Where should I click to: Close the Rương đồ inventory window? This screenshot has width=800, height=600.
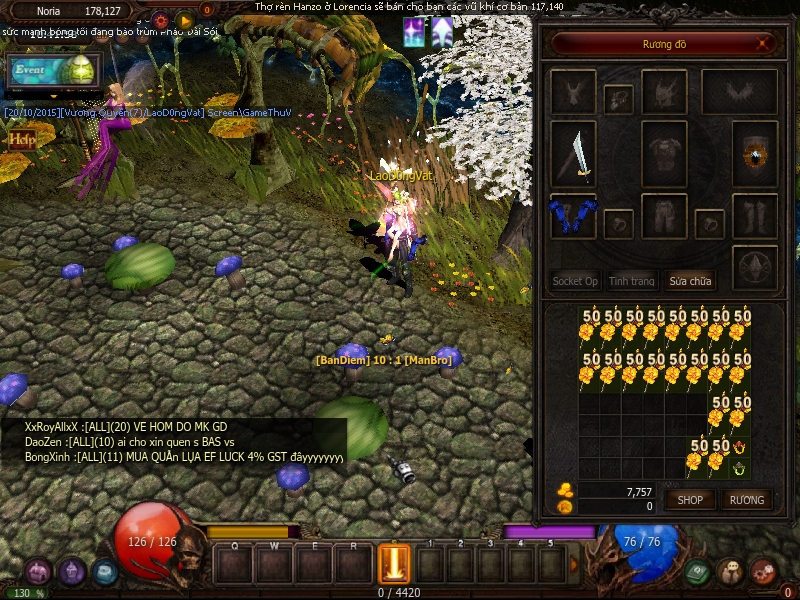[x=763, y=43]
